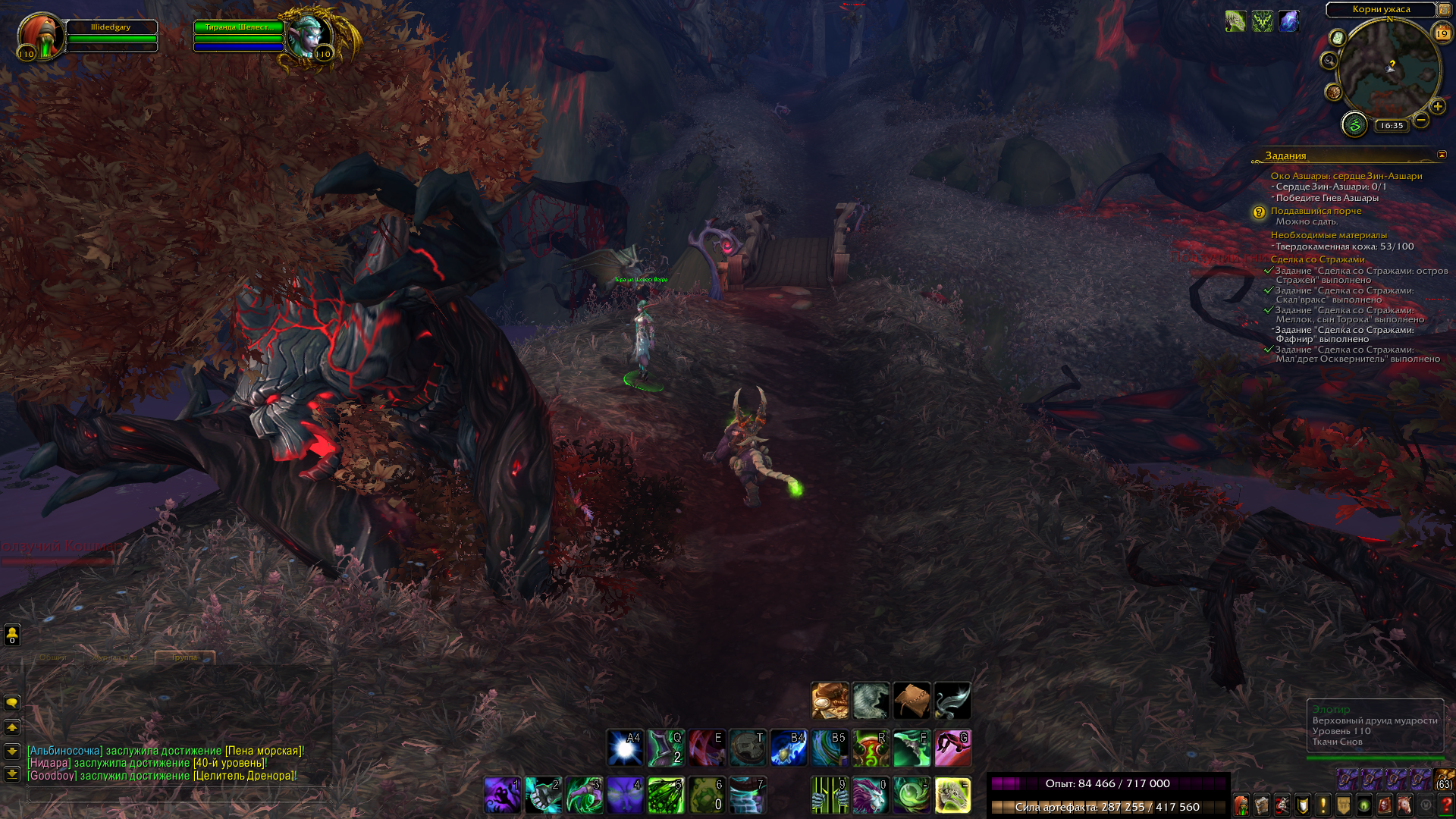Viewport: 1456px width, 819px height.
Task: Activate the skull shield ability on T
Action: (748, 748)
